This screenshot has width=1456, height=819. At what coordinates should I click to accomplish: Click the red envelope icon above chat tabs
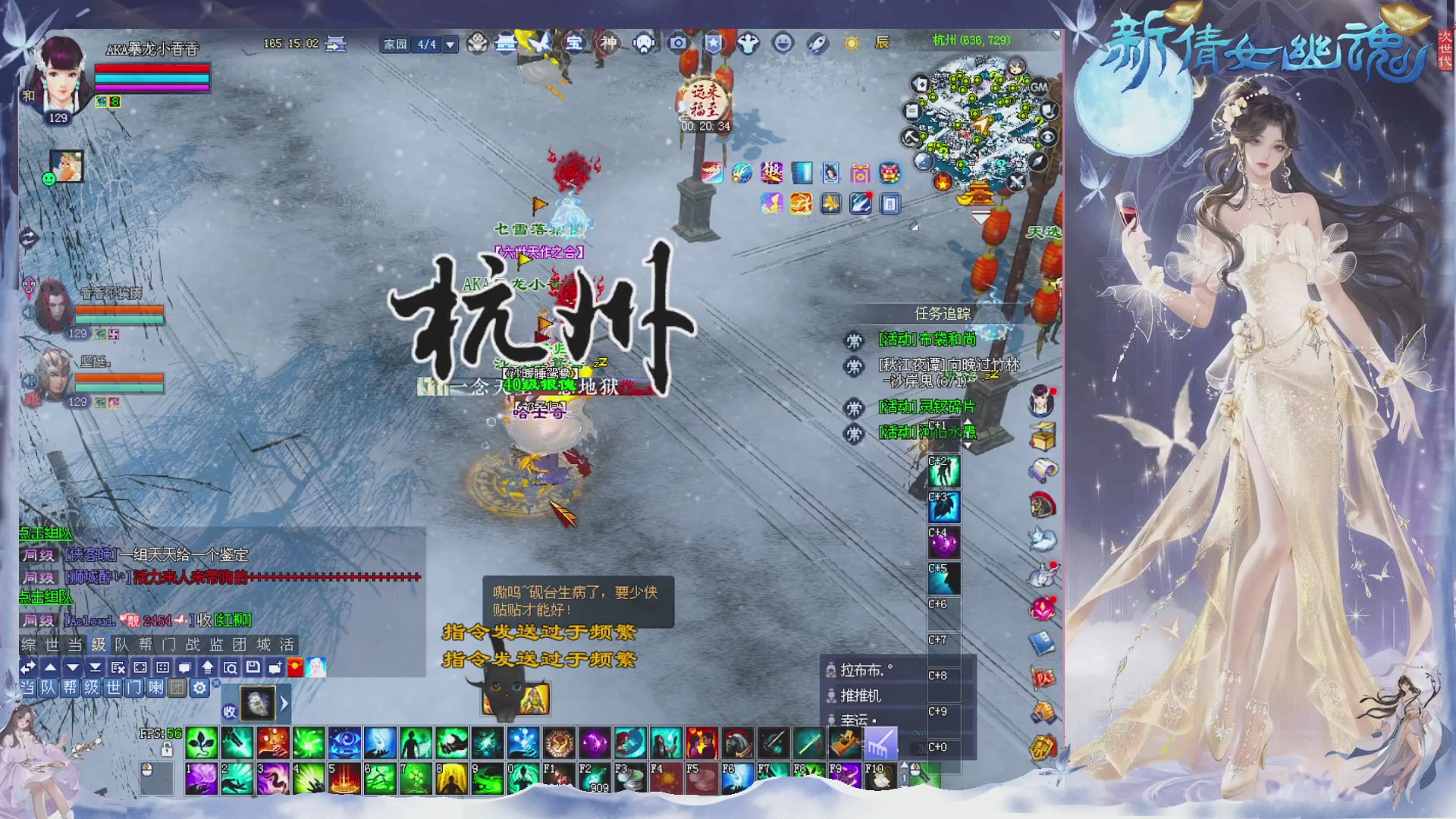coord(295,668)
